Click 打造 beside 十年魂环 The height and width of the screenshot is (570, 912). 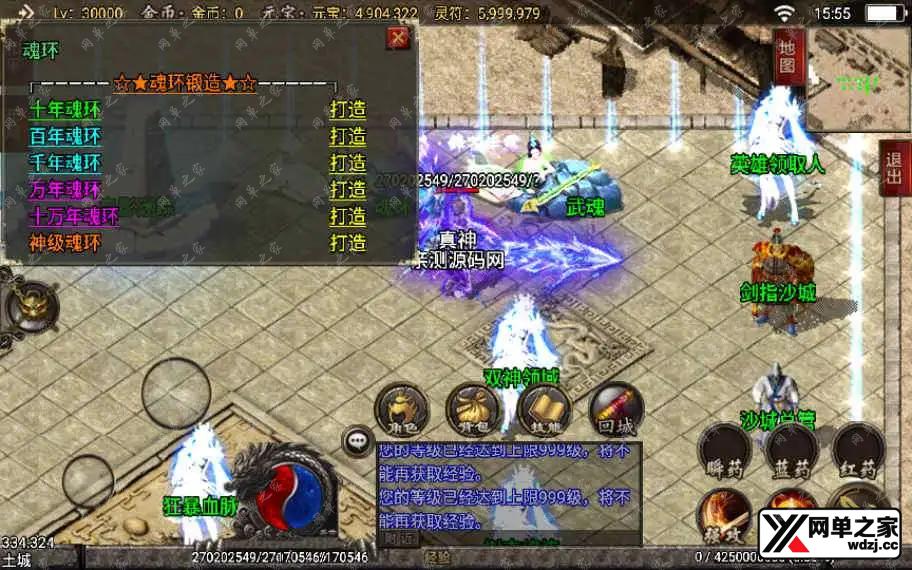348,110
